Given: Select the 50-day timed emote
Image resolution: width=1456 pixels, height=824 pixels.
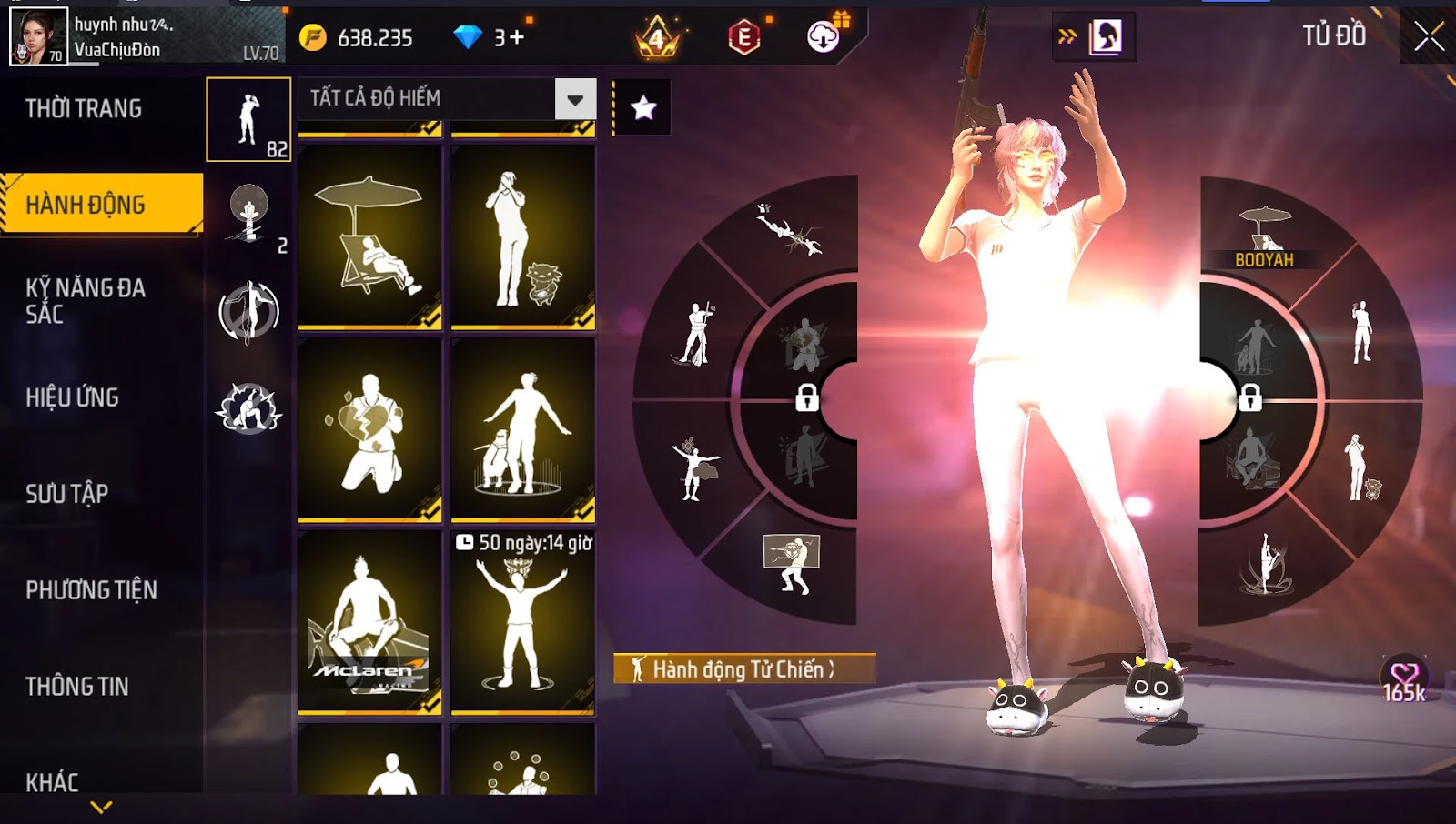Looking at the screenshot, I should click(x=523, y=622).
